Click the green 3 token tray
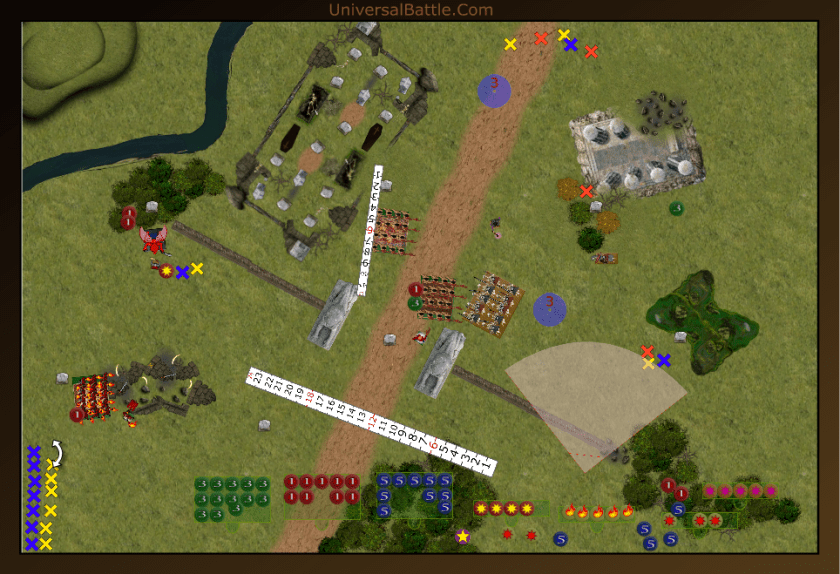Image resolution: width=840 pixels, height=574 pixels. coord(233,498)
